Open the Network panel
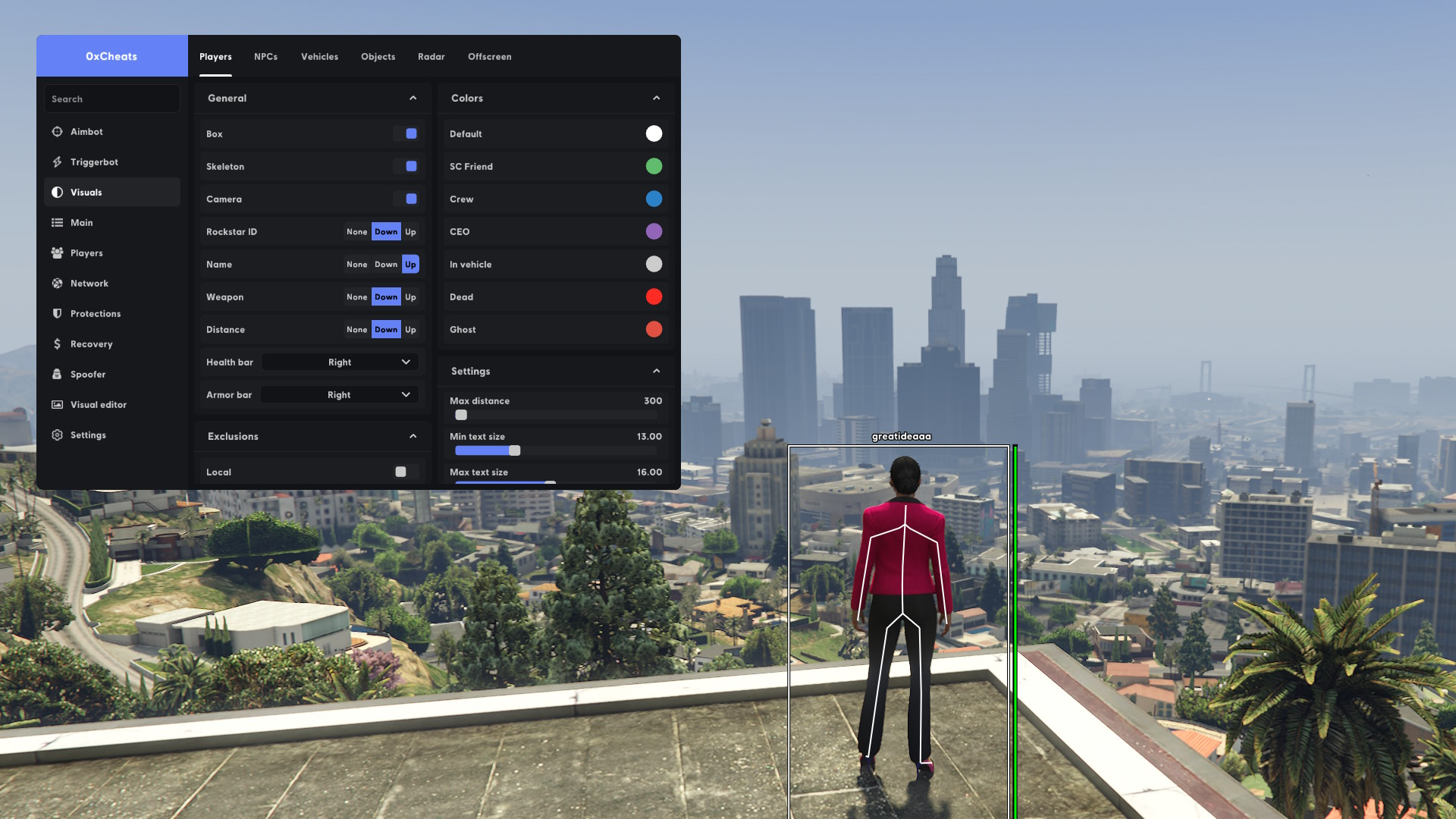This screenshot has width=1456, height=819. tap(58, 283)
